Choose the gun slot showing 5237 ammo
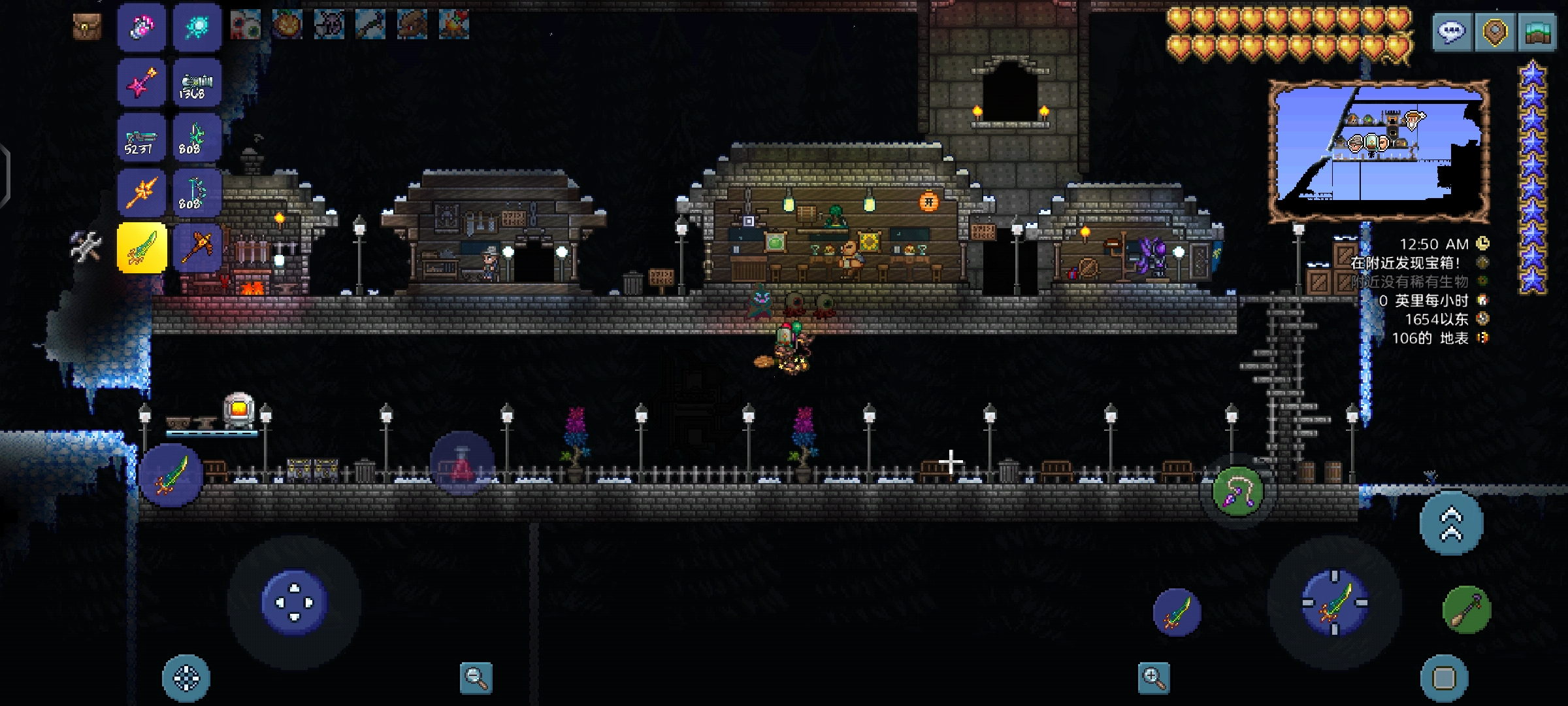The width and height of the screenshot is (1568, 706). point(142,138)
